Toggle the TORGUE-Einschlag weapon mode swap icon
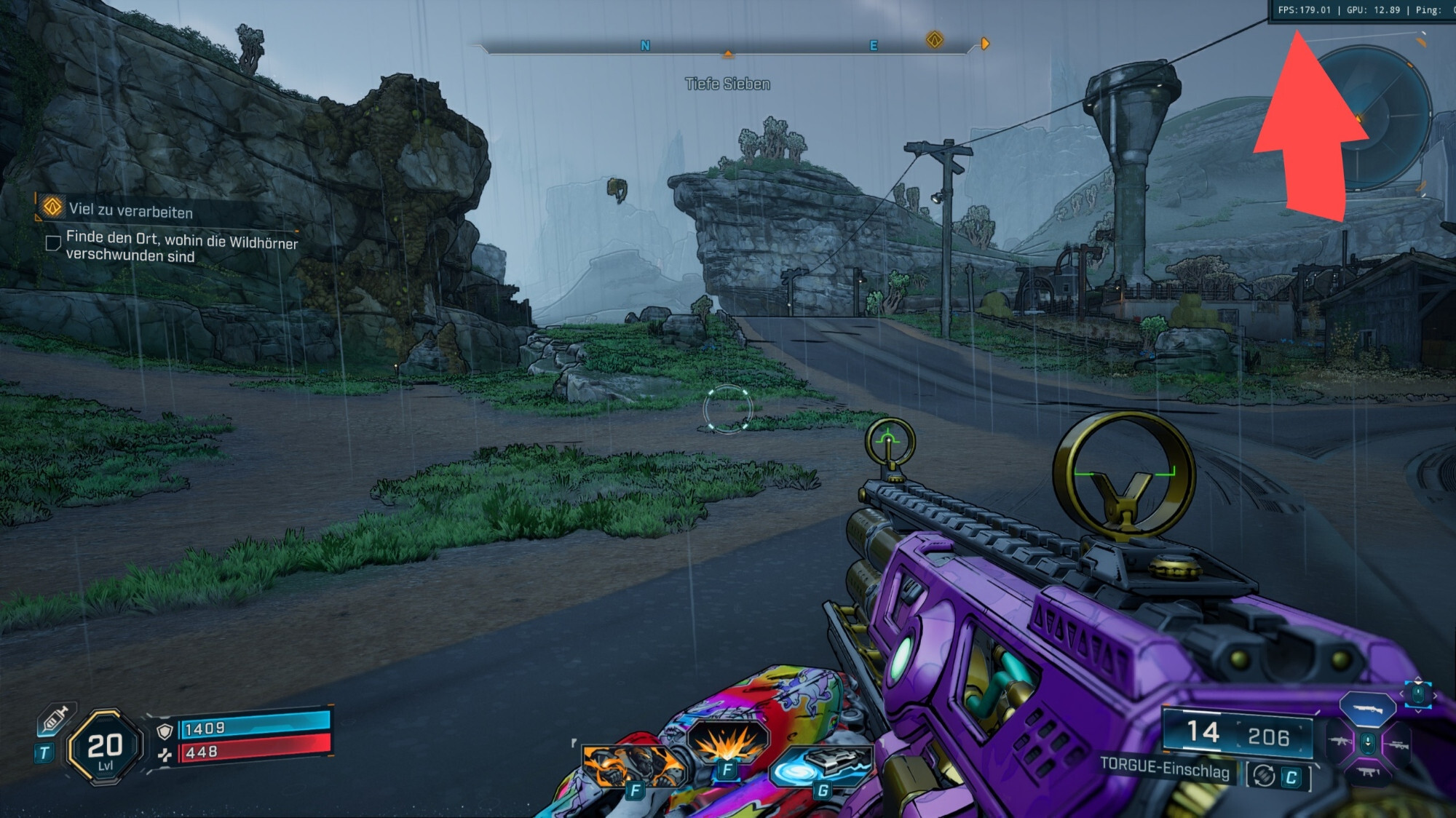The height and width of the screenshot is (818, 1456). [x=1265, y=776]
